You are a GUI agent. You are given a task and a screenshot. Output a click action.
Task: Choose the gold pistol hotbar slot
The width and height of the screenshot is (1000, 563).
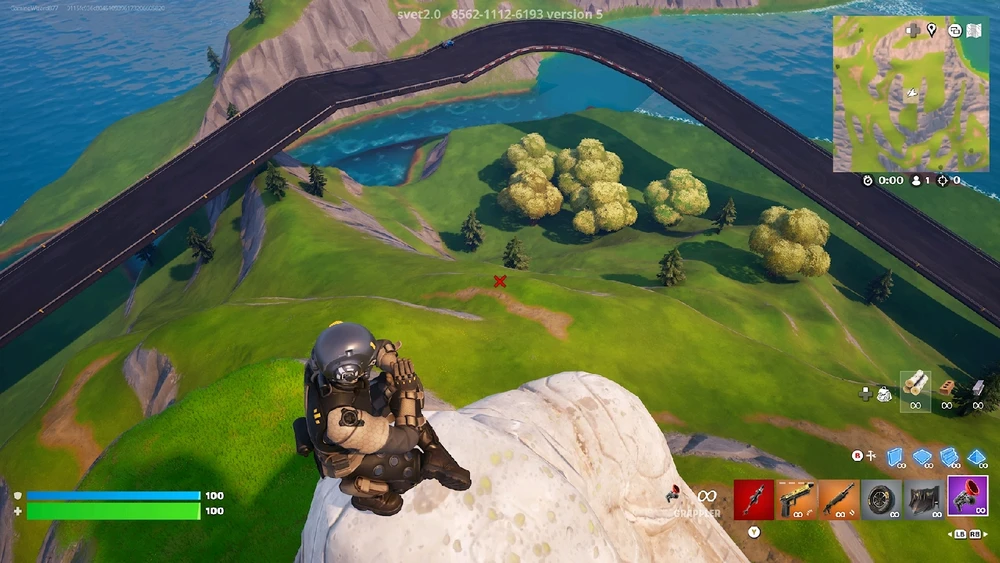796,499
